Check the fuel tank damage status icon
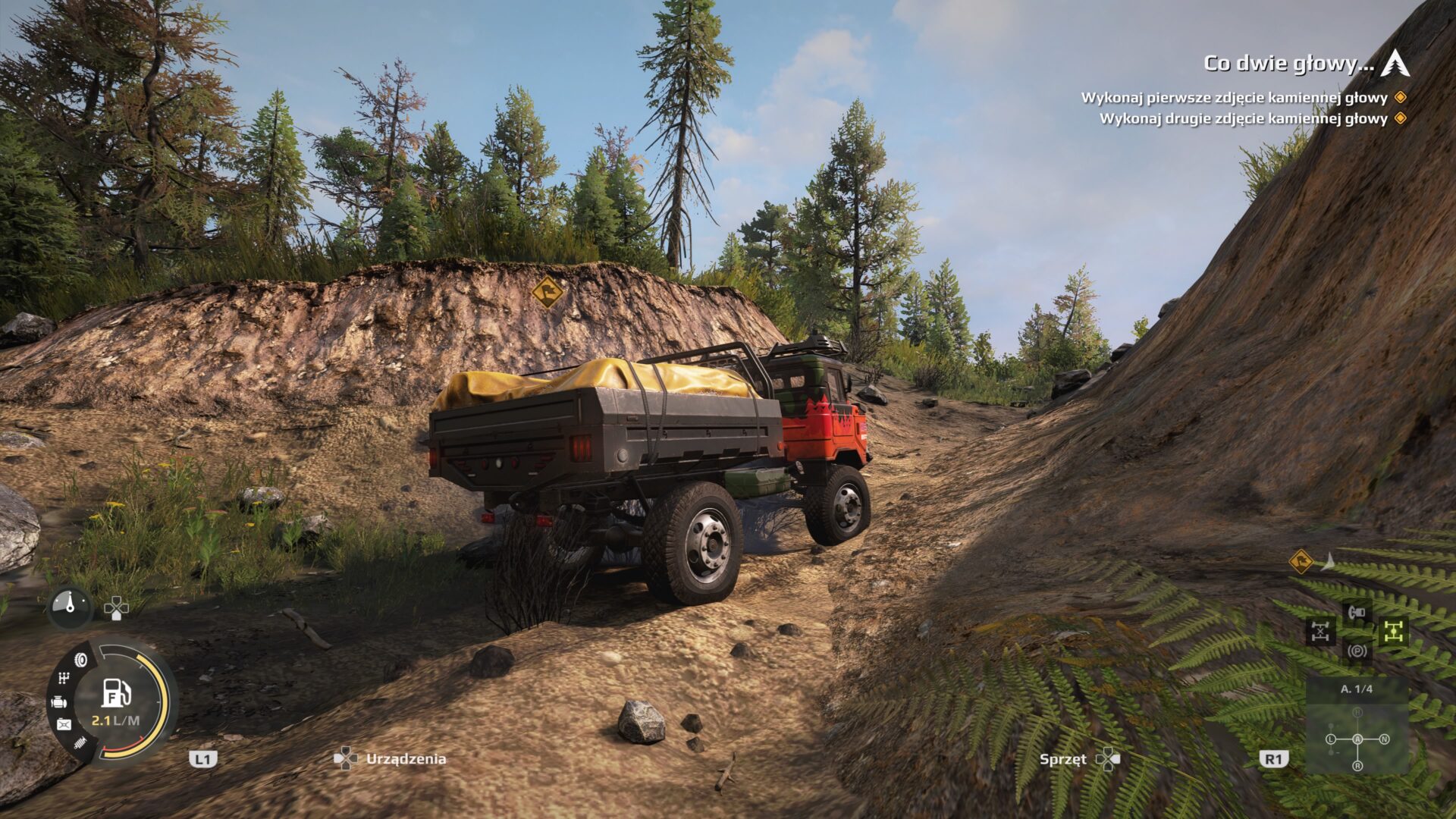Viewport: 1456px width, 819px height. click(64, 725)
